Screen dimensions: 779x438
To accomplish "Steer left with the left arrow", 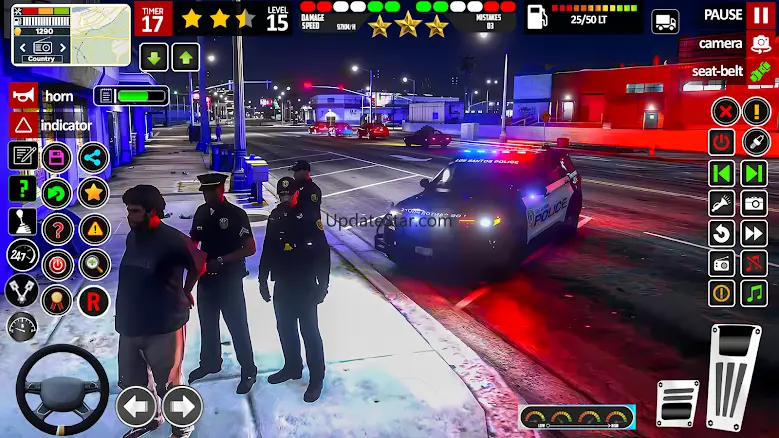I will point(137,406).
